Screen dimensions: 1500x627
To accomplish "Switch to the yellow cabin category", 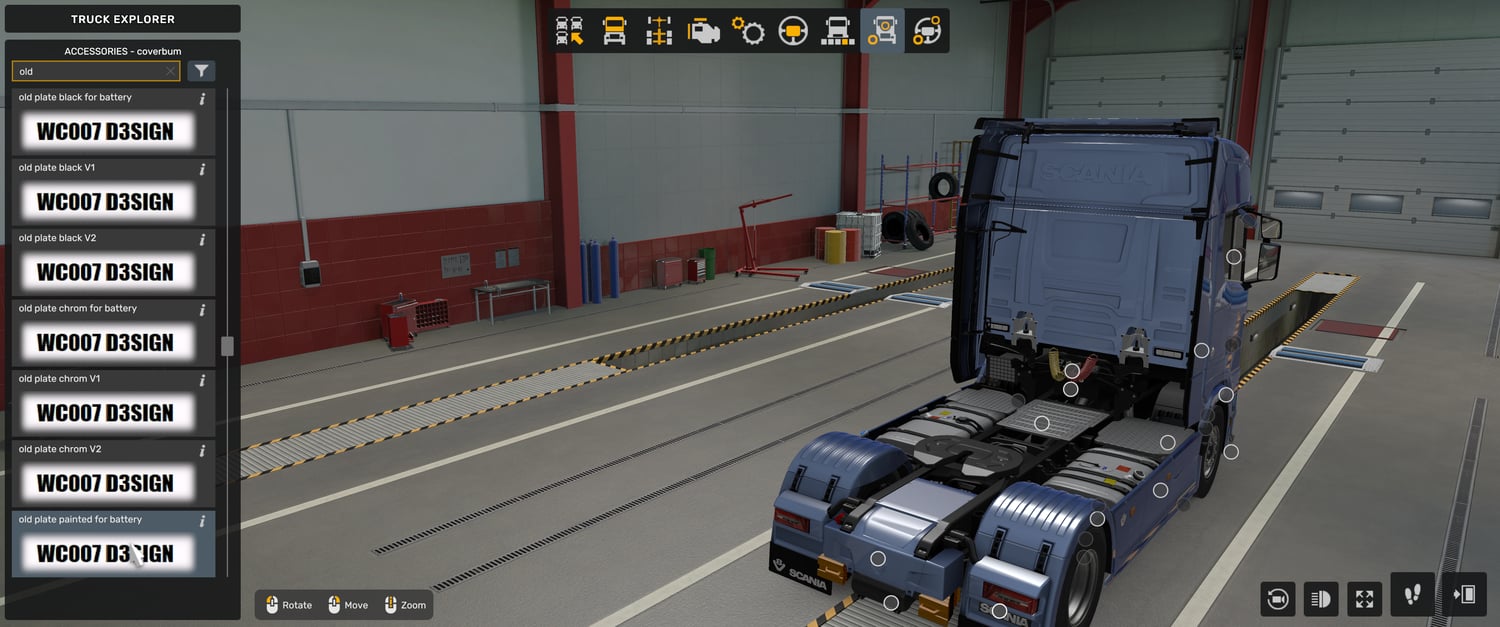I will [614, 31].
